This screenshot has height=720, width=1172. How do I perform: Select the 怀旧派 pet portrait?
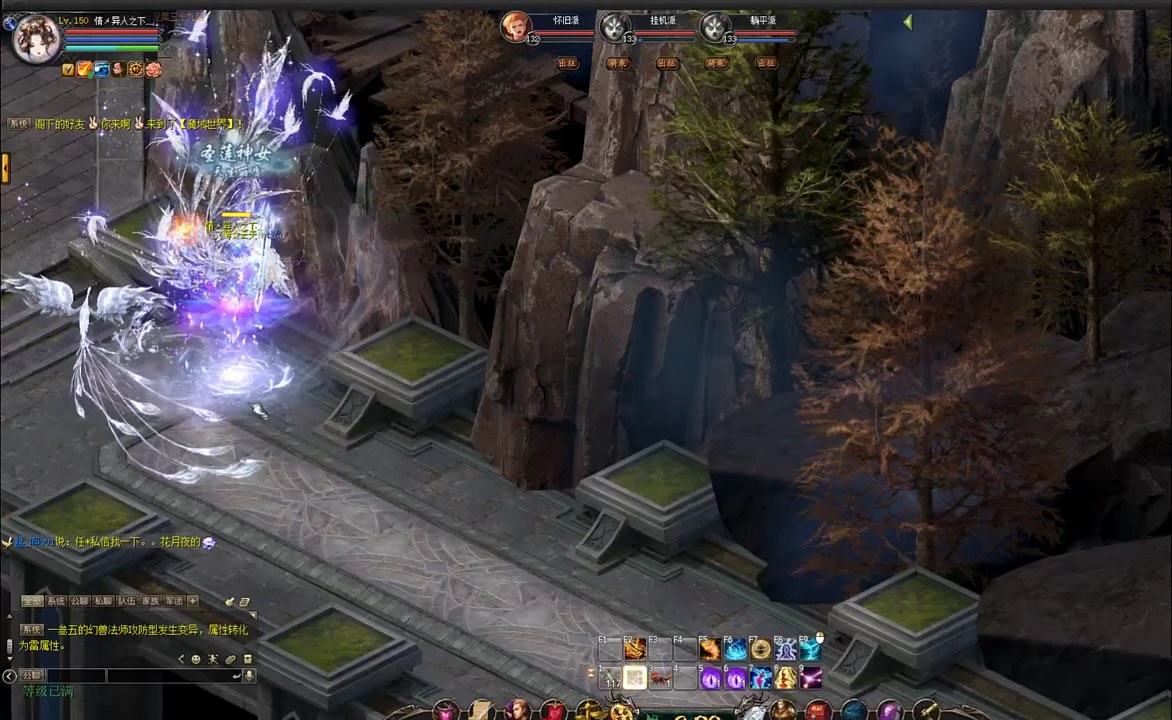point(516,27)
